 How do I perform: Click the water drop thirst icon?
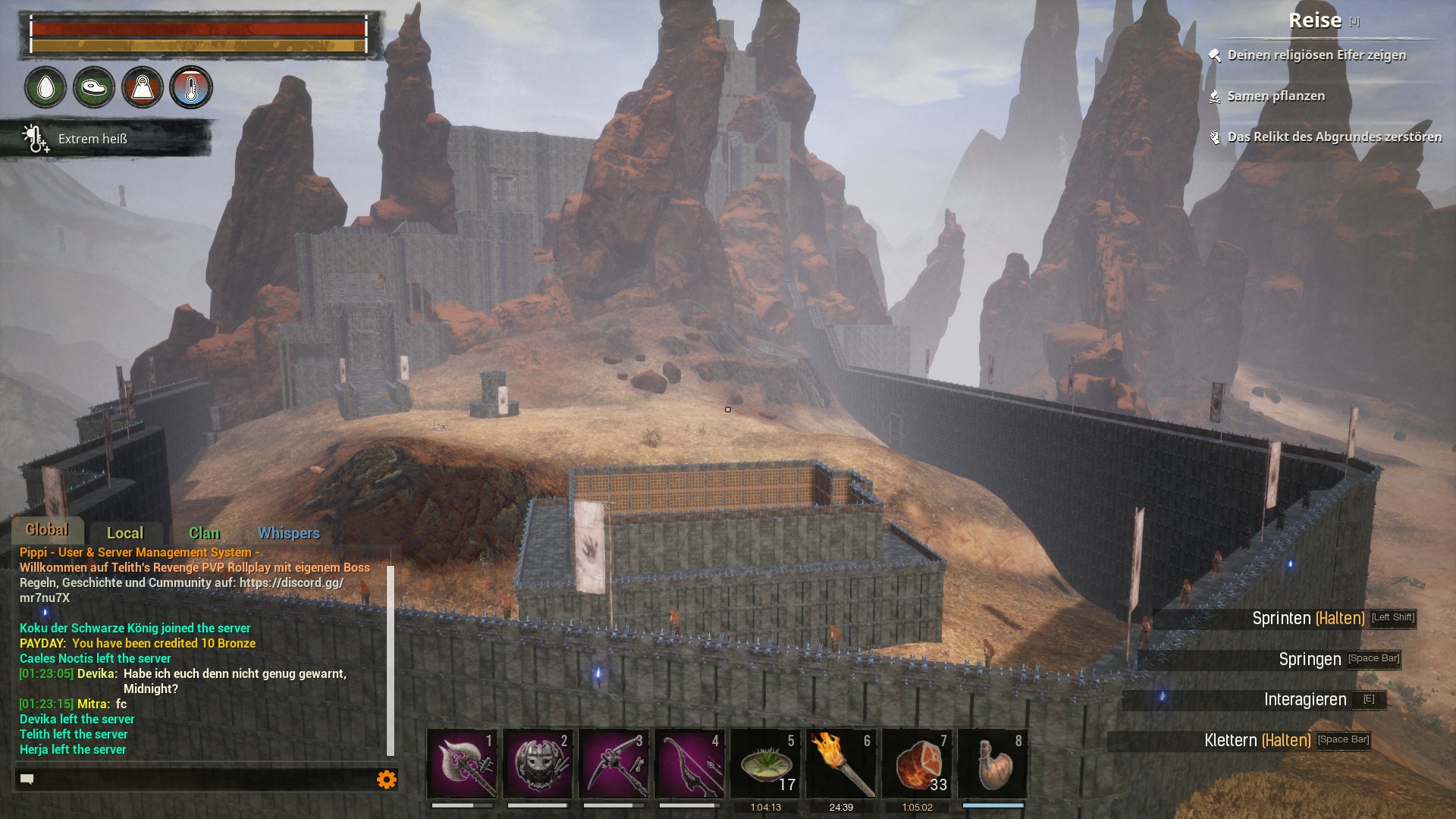45,87
